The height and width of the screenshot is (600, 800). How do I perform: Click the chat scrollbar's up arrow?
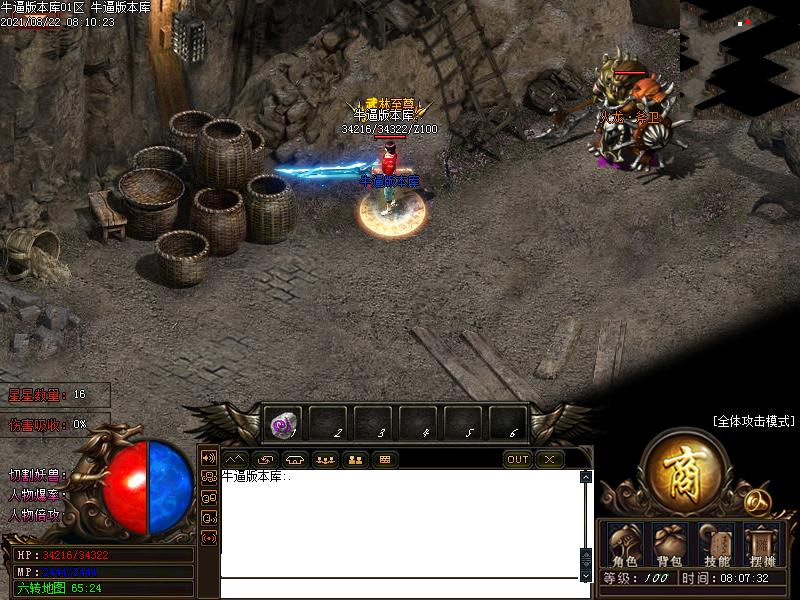tap(586, 478)
